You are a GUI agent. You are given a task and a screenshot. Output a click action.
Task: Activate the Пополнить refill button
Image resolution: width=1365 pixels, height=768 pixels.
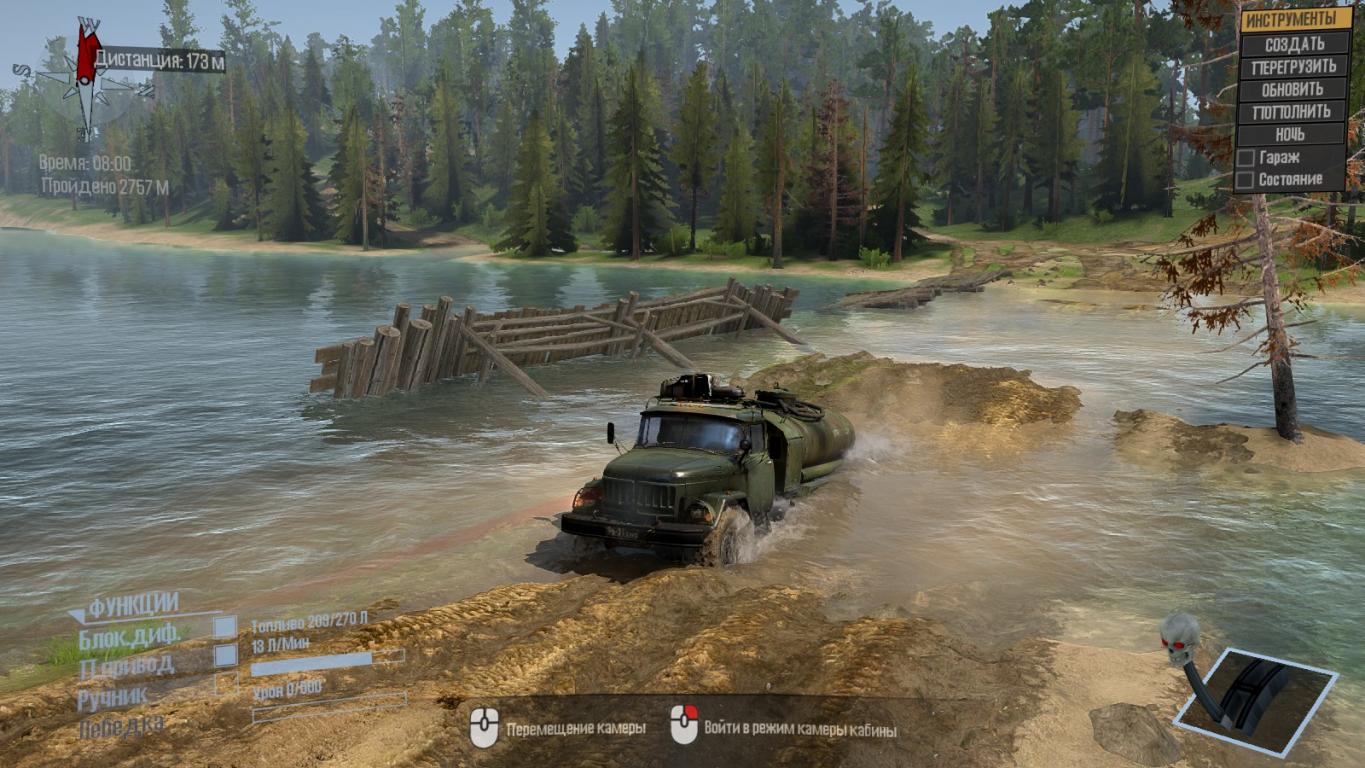click(x=1295, y=111)
